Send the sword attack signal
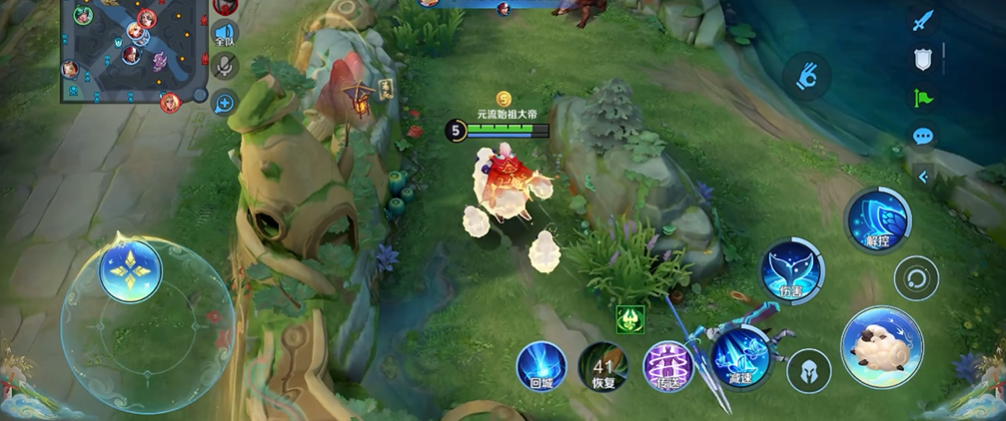This screenshot has height=421, width=1006. coord(922,20)
